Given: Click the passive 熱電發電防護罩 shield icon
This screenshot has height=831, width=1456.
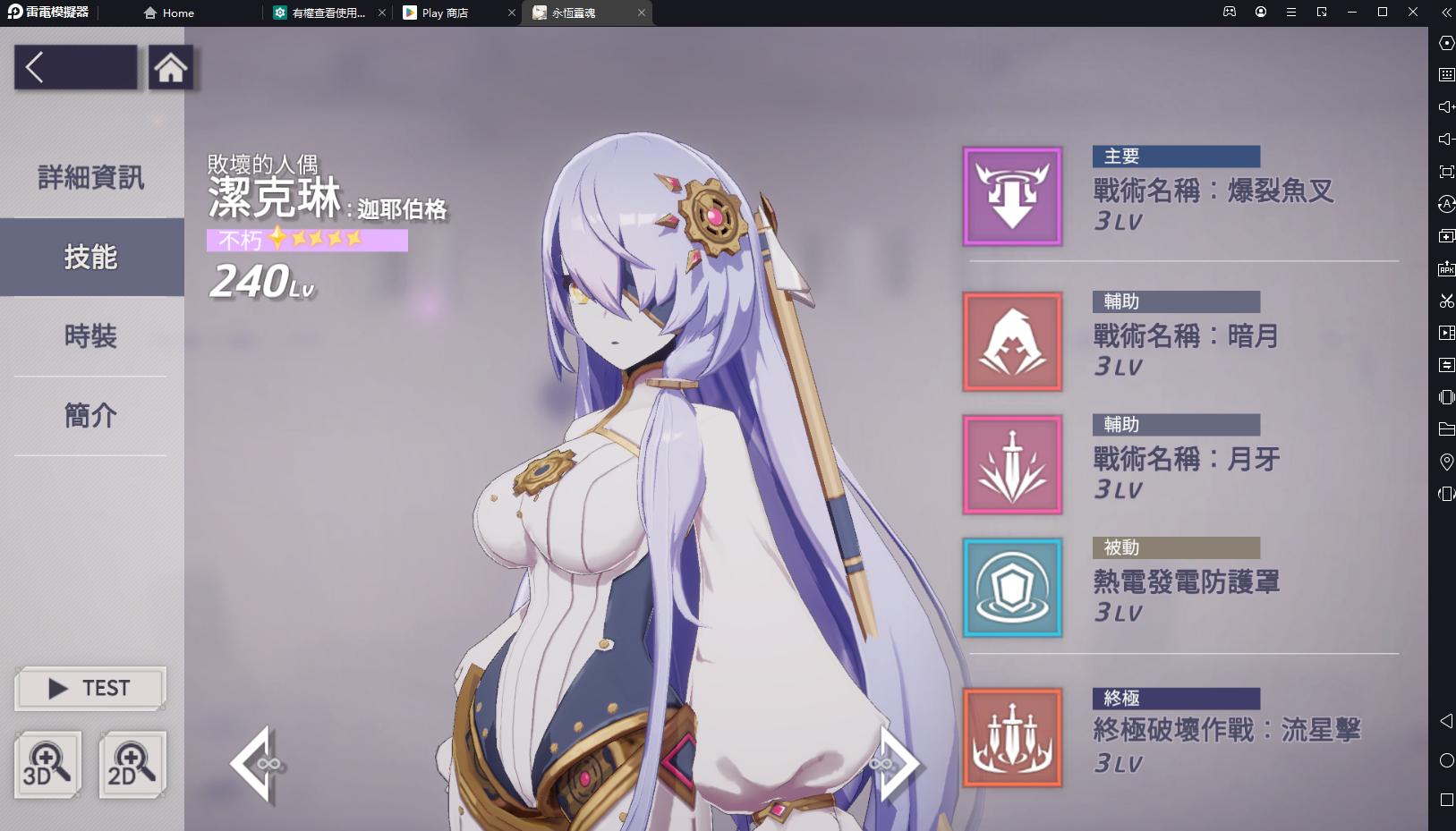Looking at the screenshot, I should (1011, 587).
